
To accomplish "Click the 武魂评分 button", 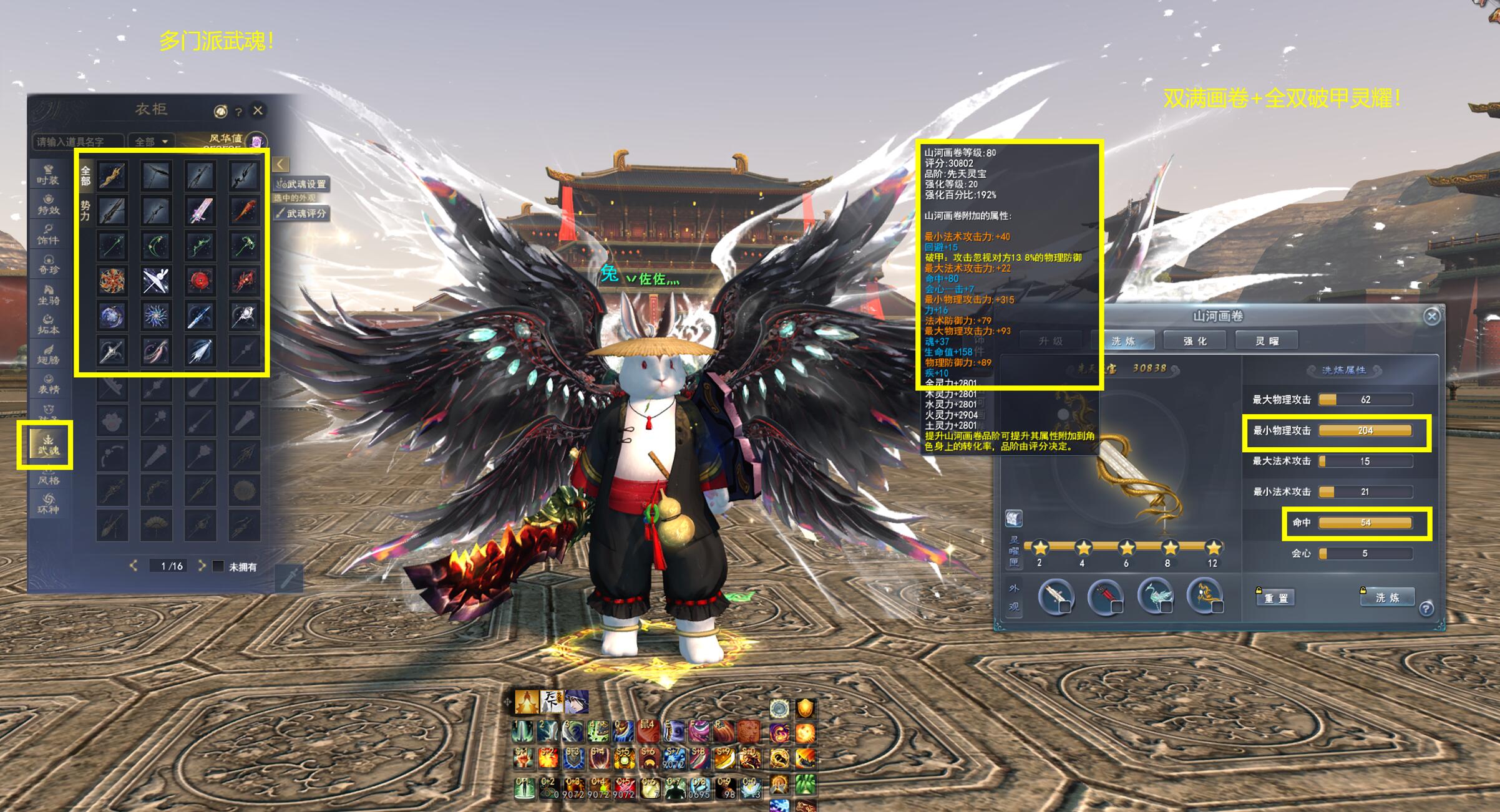I will click(x=302, y=213).
